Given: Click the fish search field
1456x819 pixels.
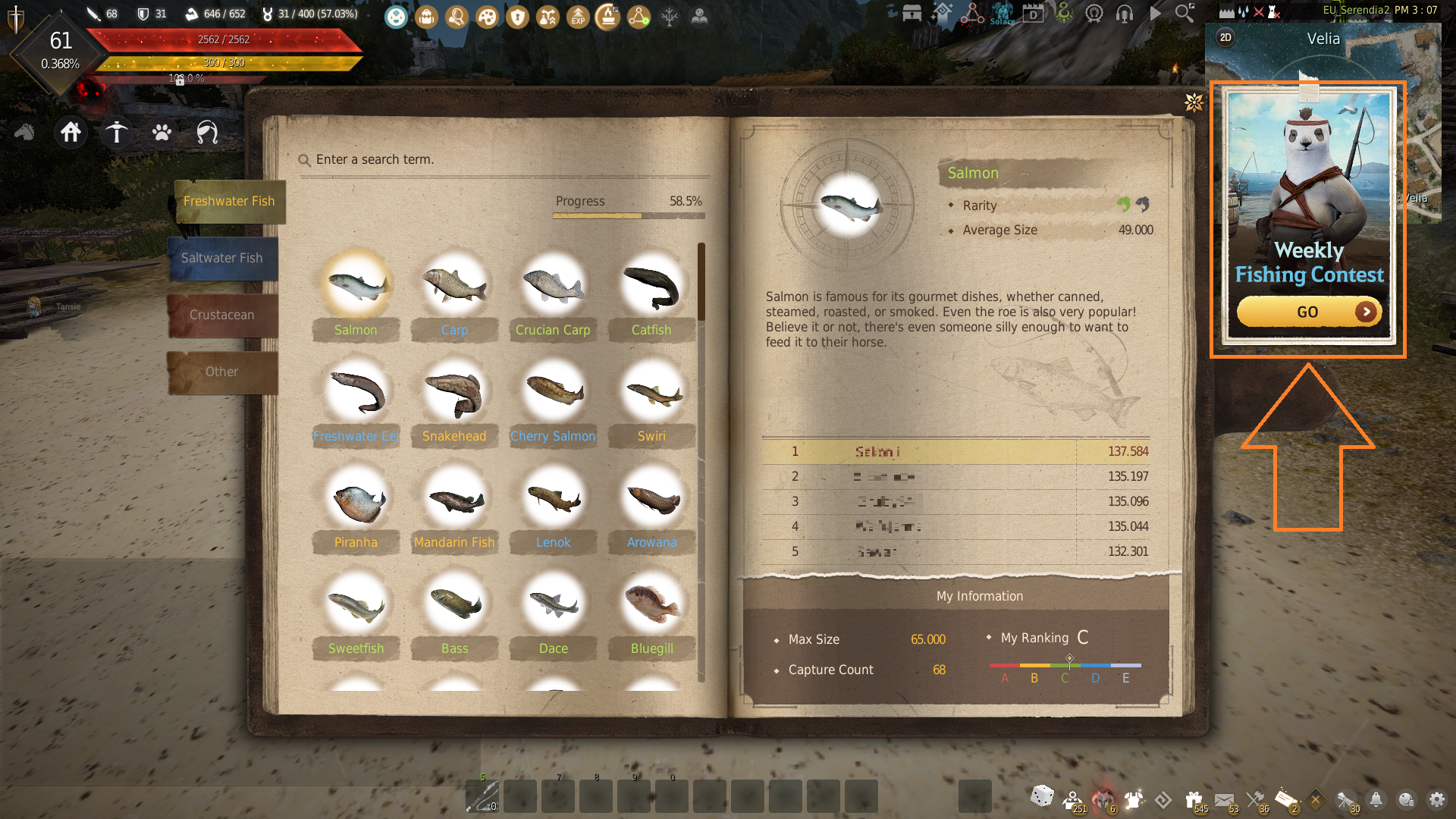Looking at the screenshot, I should coord(500,160).
